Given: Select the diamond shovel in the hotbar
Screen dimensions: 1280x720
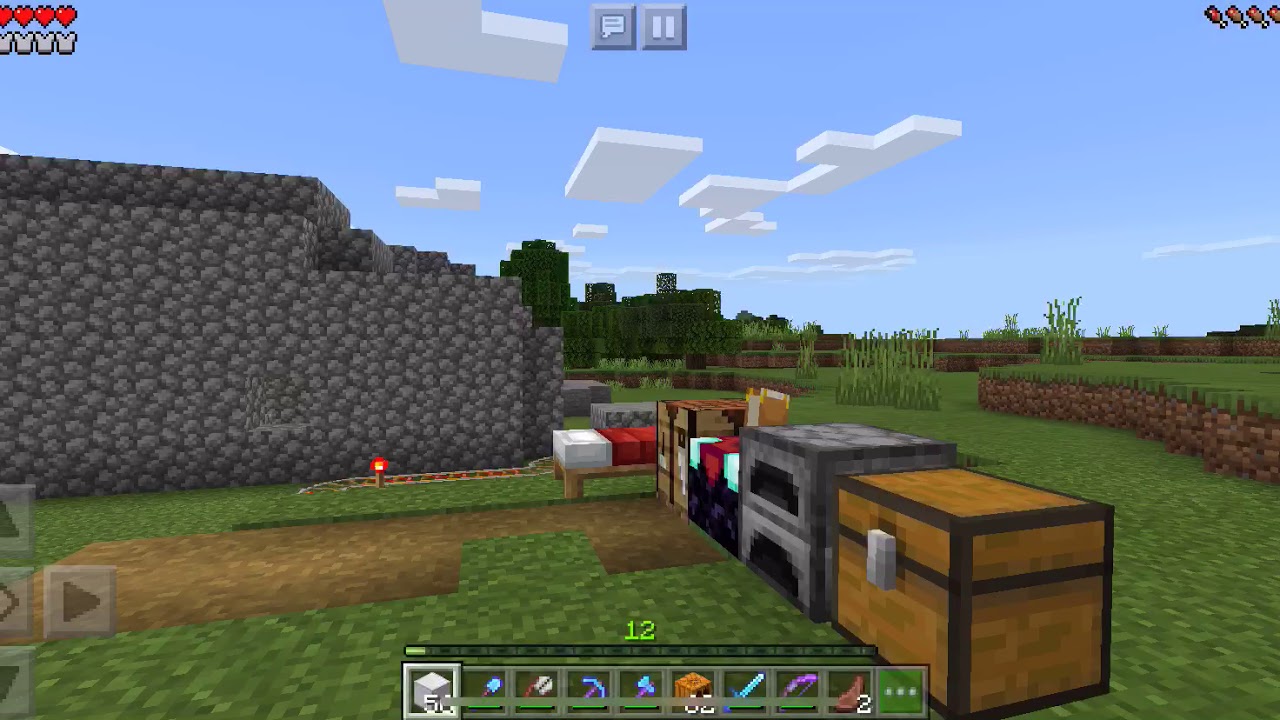Looking at the screenshot, I should click(486, 686).
